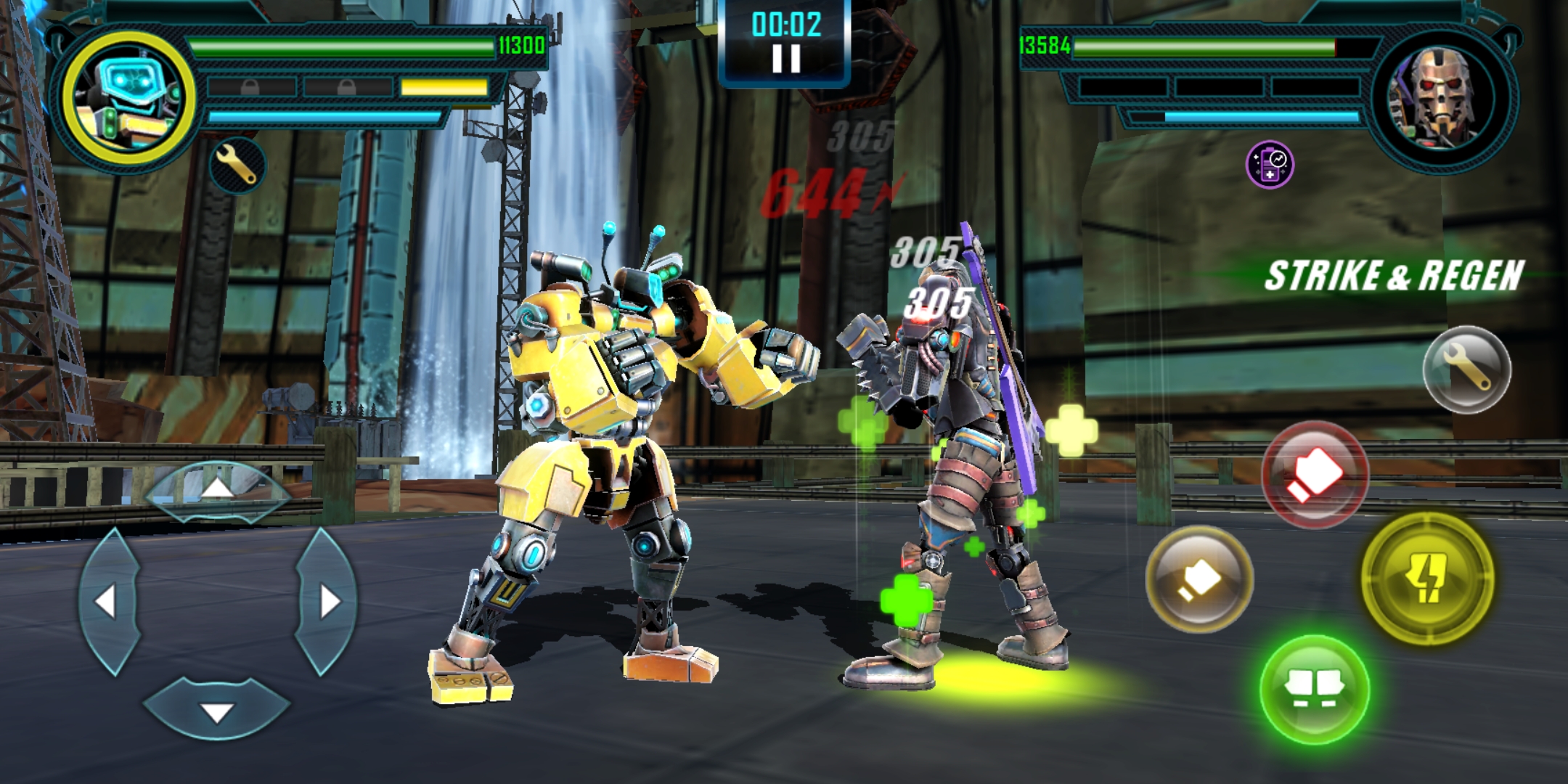The image size is (1568, 784).
Task: Pause the match with the pause button
Action: (x=786, y=58)
